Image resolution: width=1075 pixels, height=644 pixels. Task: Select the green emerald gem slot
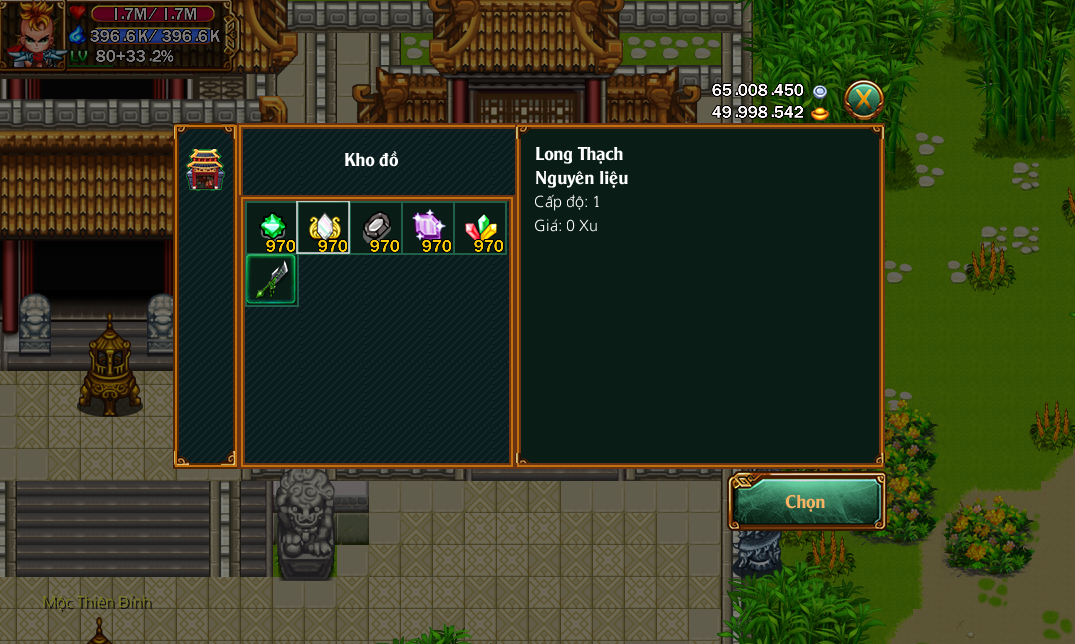pos(272,228)
